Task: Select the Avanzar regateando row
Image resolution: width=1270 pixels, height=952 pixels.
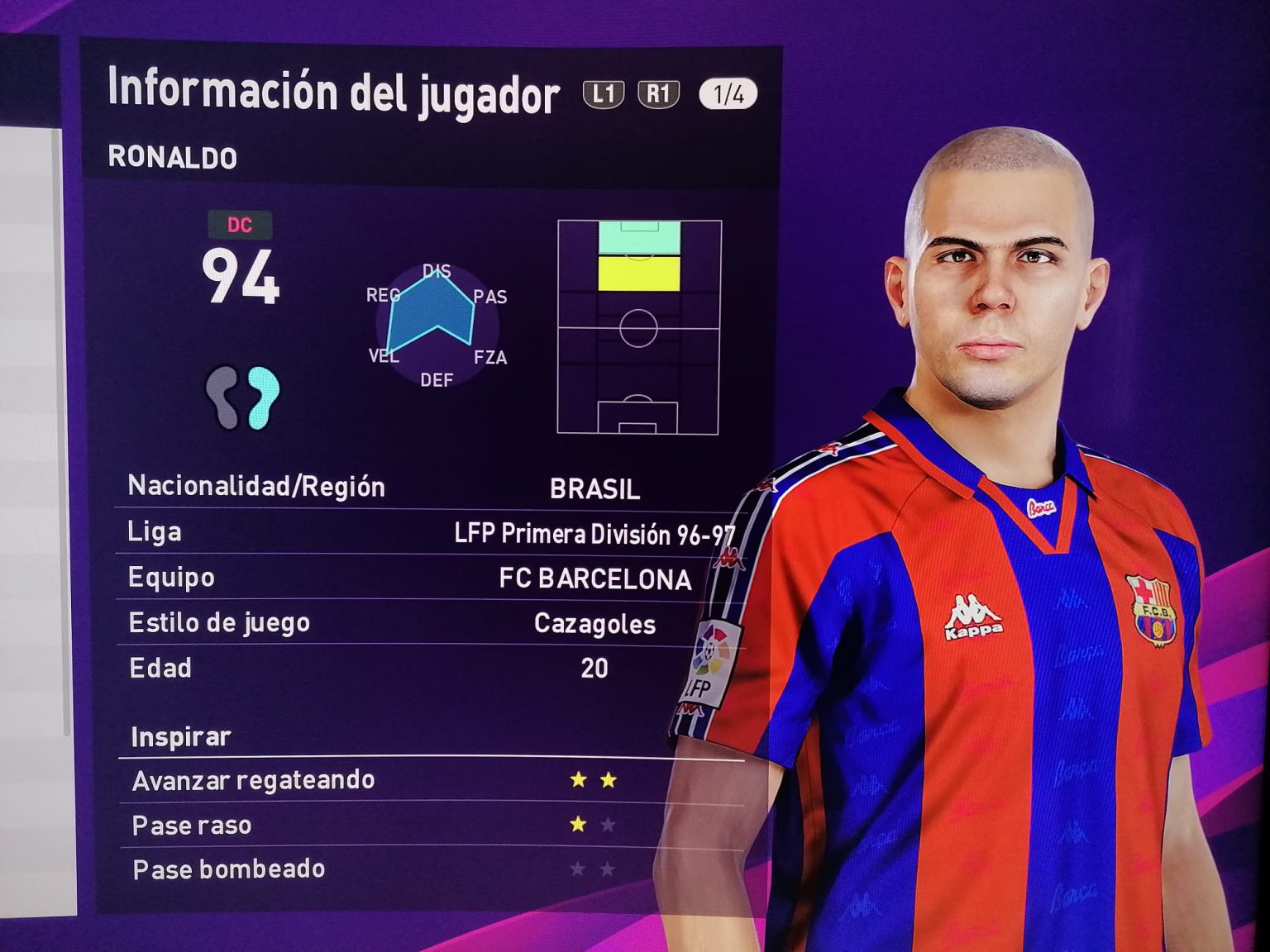Action: pyautogui.click(x=430, y=780)
